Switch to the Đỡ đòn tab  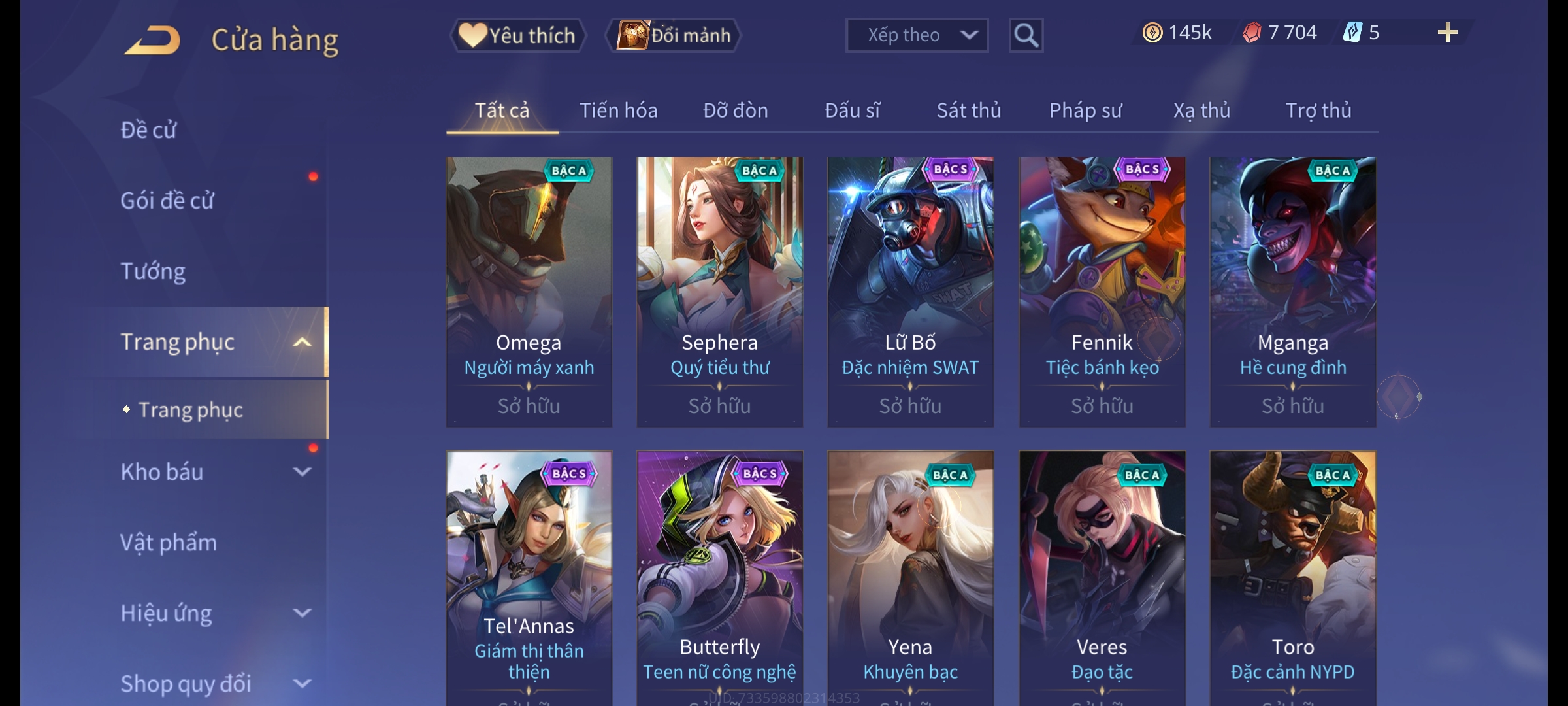click(735, 110)
